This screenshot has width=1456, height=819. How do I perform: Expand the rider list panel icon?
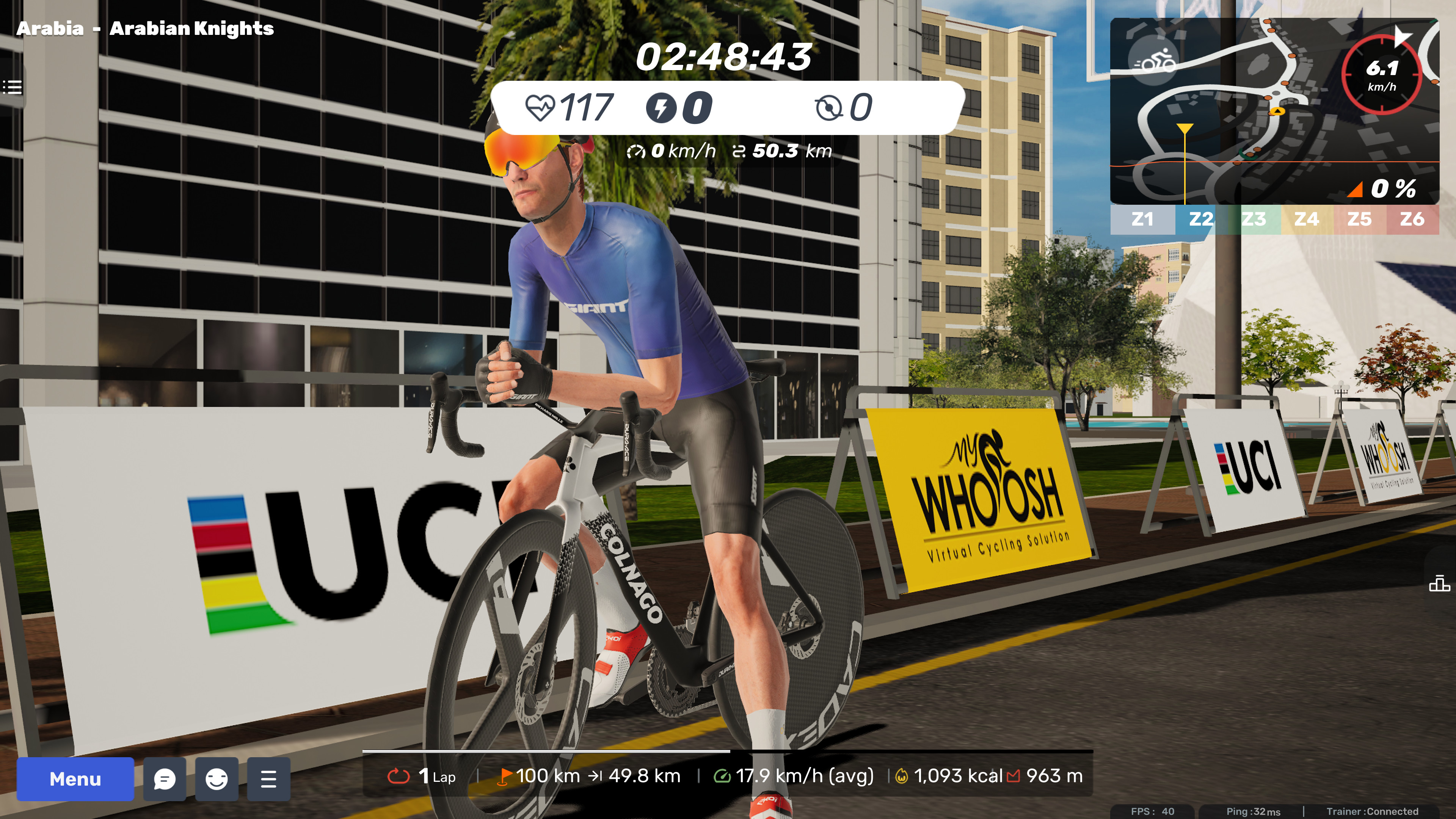coord(12,87)
